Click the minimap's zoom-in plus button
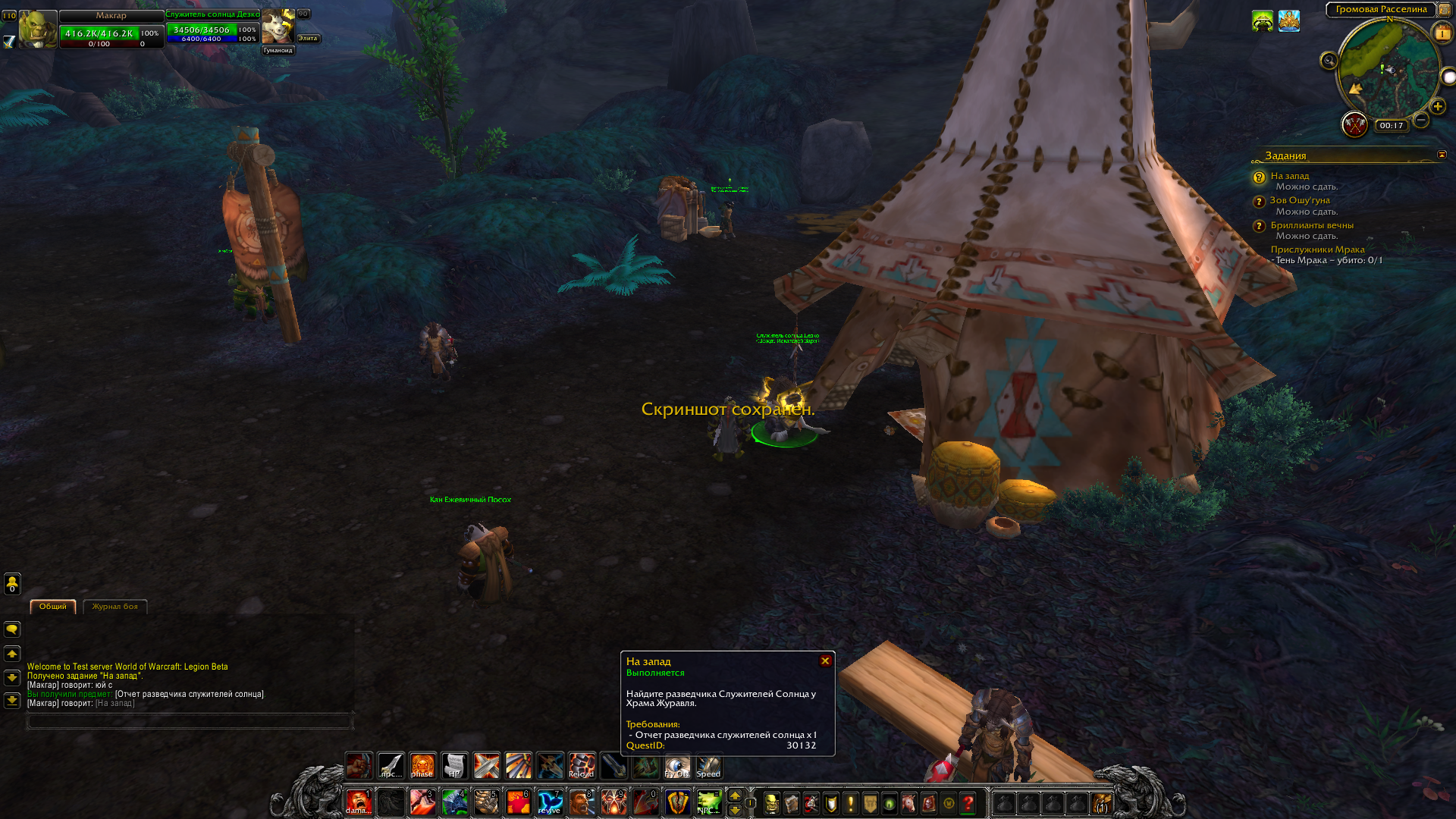 (1437, 107)
